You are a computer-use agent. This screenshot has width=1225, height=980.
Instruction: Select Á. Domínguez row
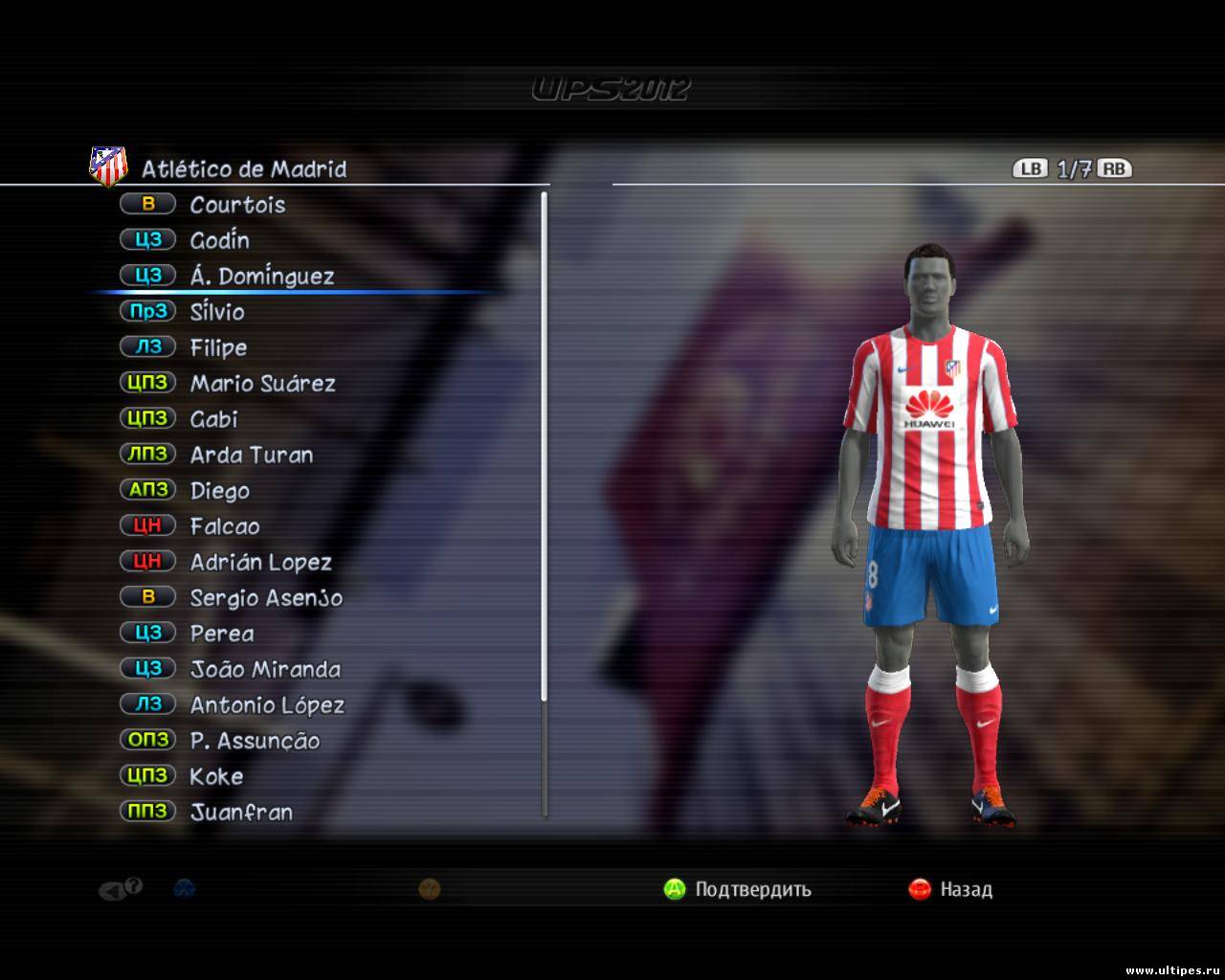click(x=261, y=276)
